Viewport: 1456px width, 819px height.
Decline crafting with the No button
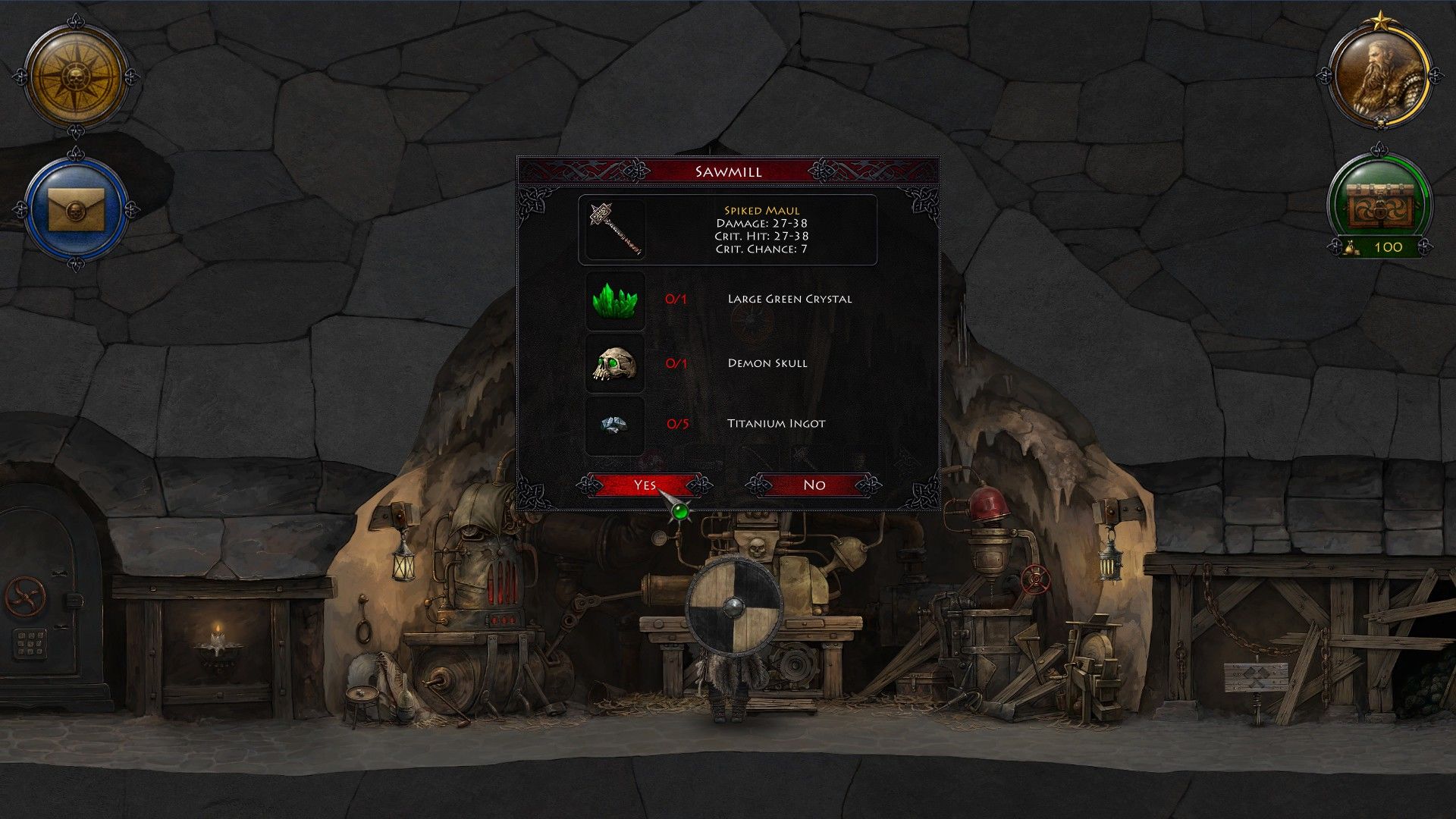(x=814, y=485)
